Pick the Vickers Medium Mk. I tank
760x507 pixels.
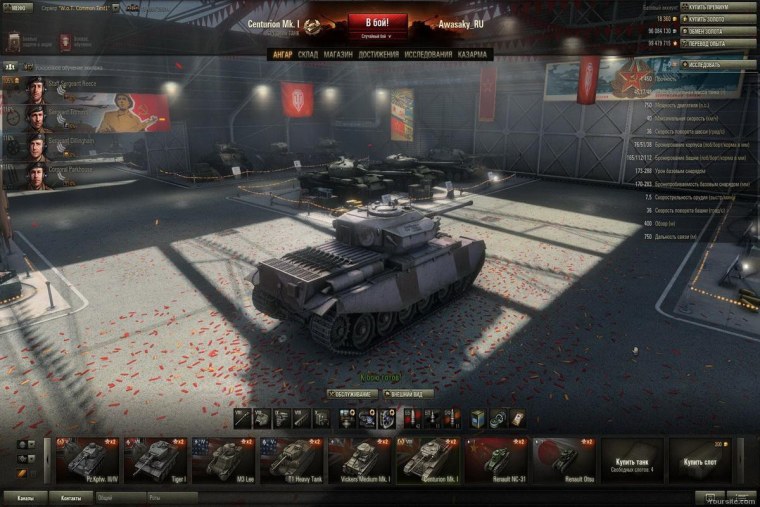click(359, 459)
